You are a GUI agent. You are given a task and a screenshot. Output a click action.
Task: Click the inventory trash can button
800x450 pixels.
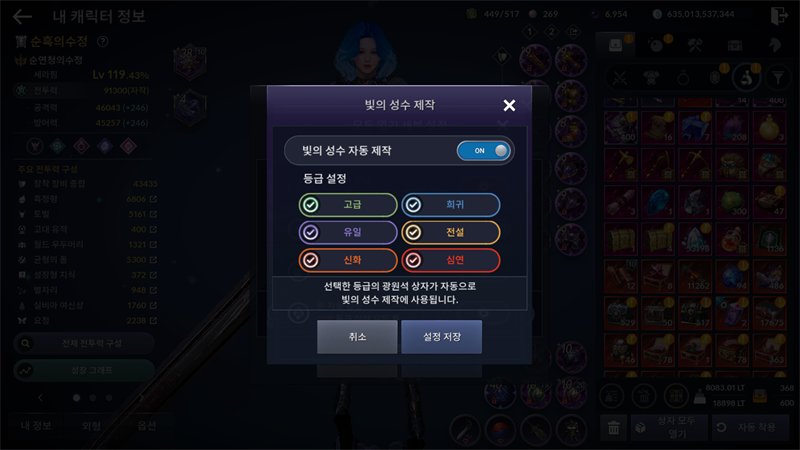point(613,427)
